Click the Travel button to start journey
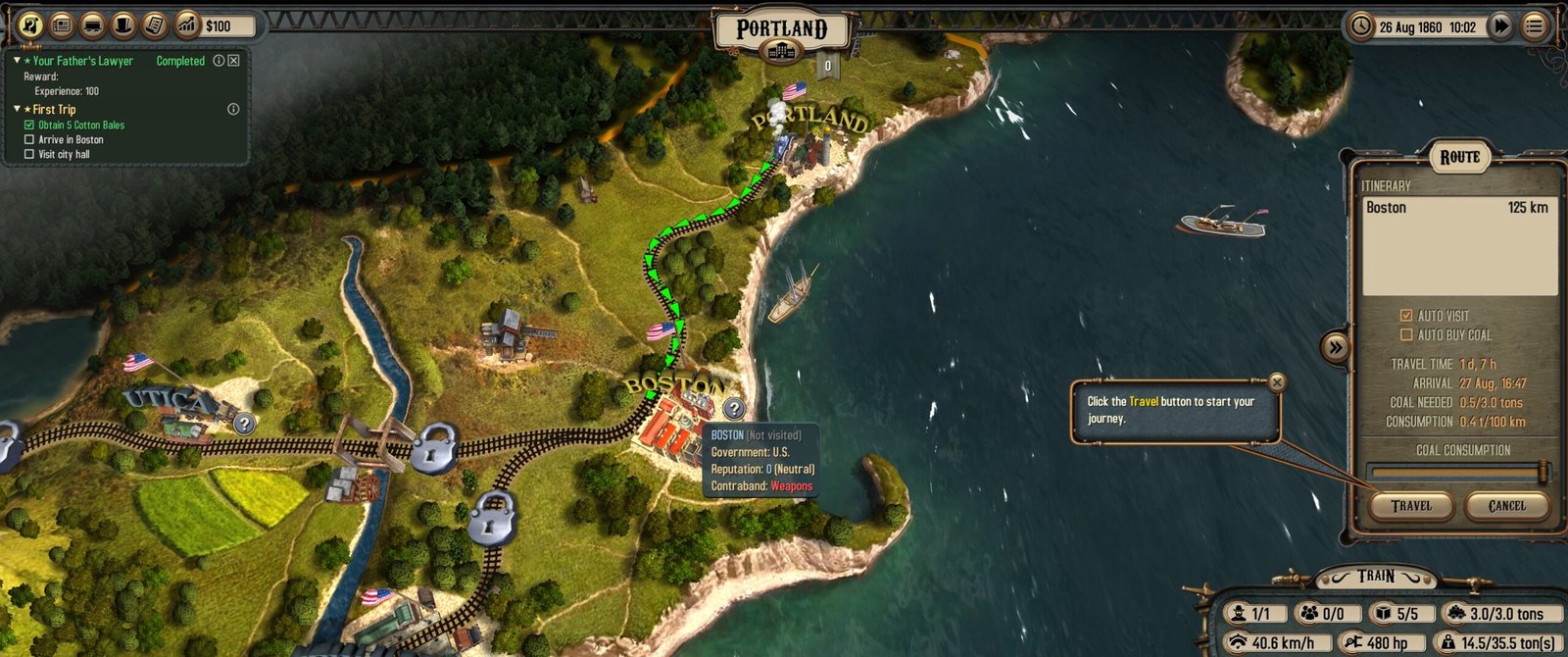Screen dimensions: 1568x657 coord(1411,506)
